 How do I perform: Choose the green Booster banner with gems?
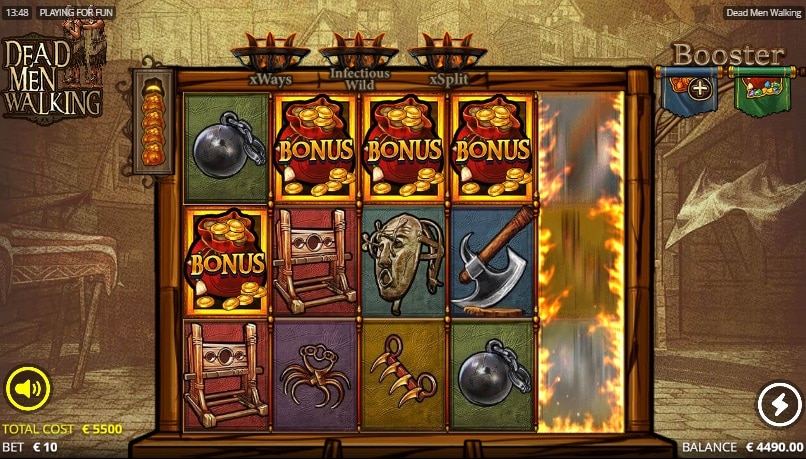coord(762,90)
